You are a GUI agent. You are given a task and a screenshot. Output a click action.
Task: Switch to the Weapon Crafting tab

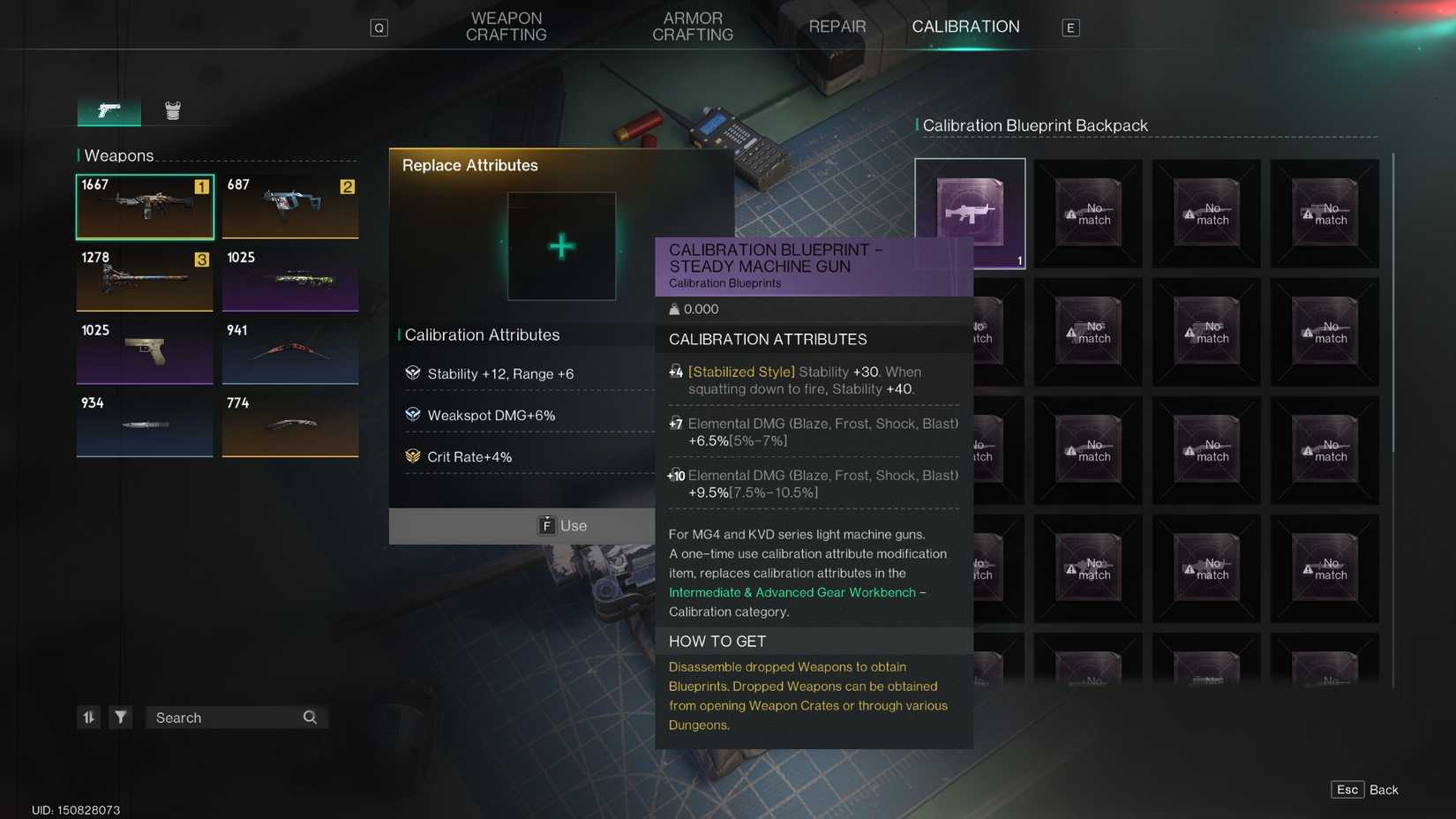tap(506, 26)
